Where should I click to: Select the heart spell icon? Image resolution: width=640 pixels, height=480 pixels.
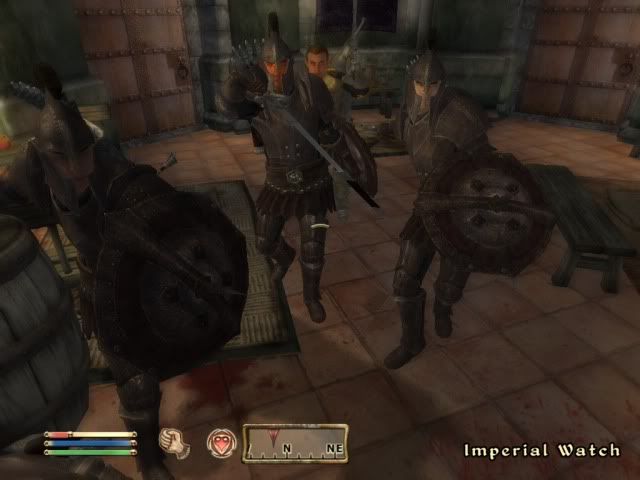coord(220,443)
